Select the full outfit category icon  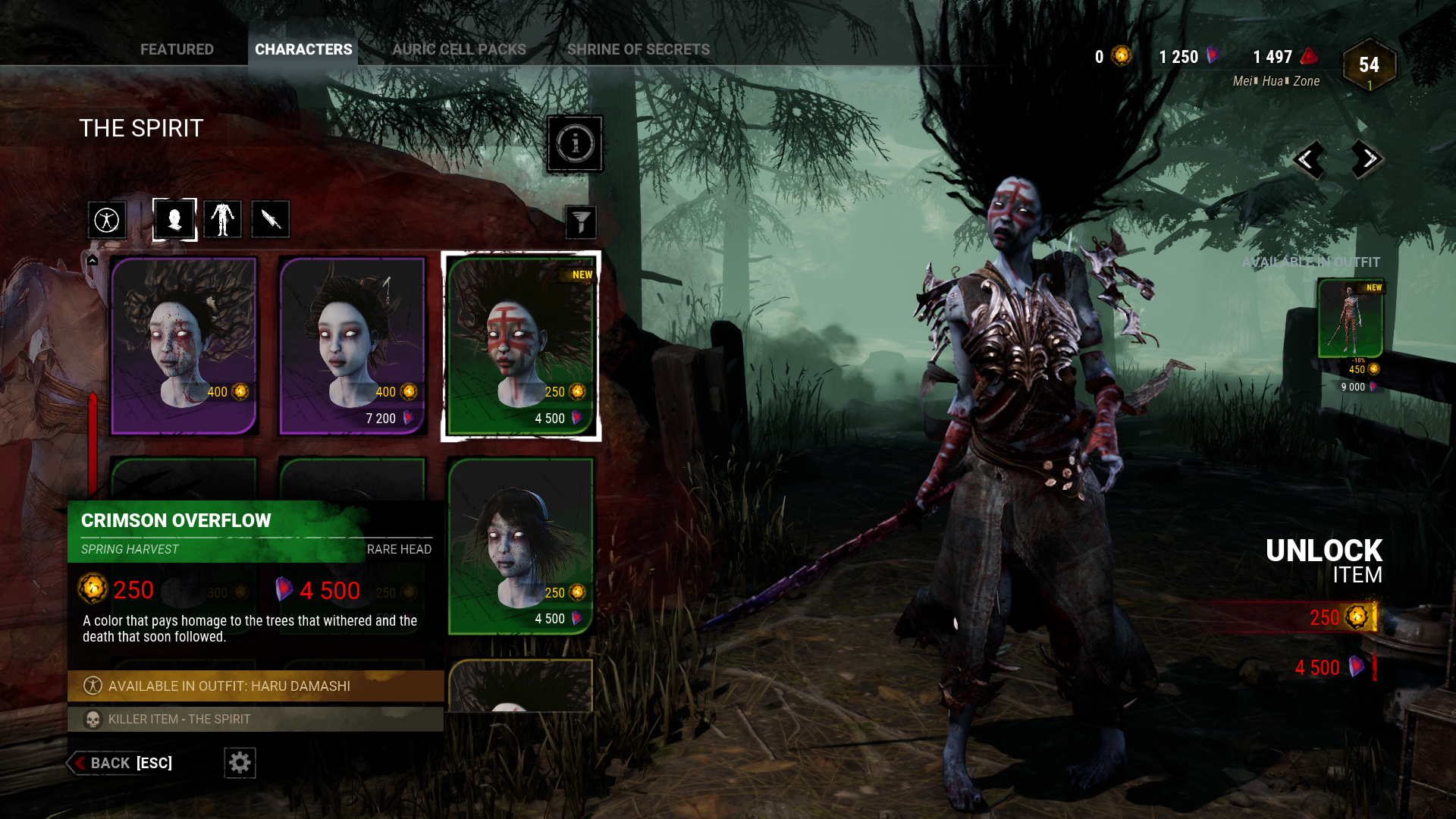107,219
